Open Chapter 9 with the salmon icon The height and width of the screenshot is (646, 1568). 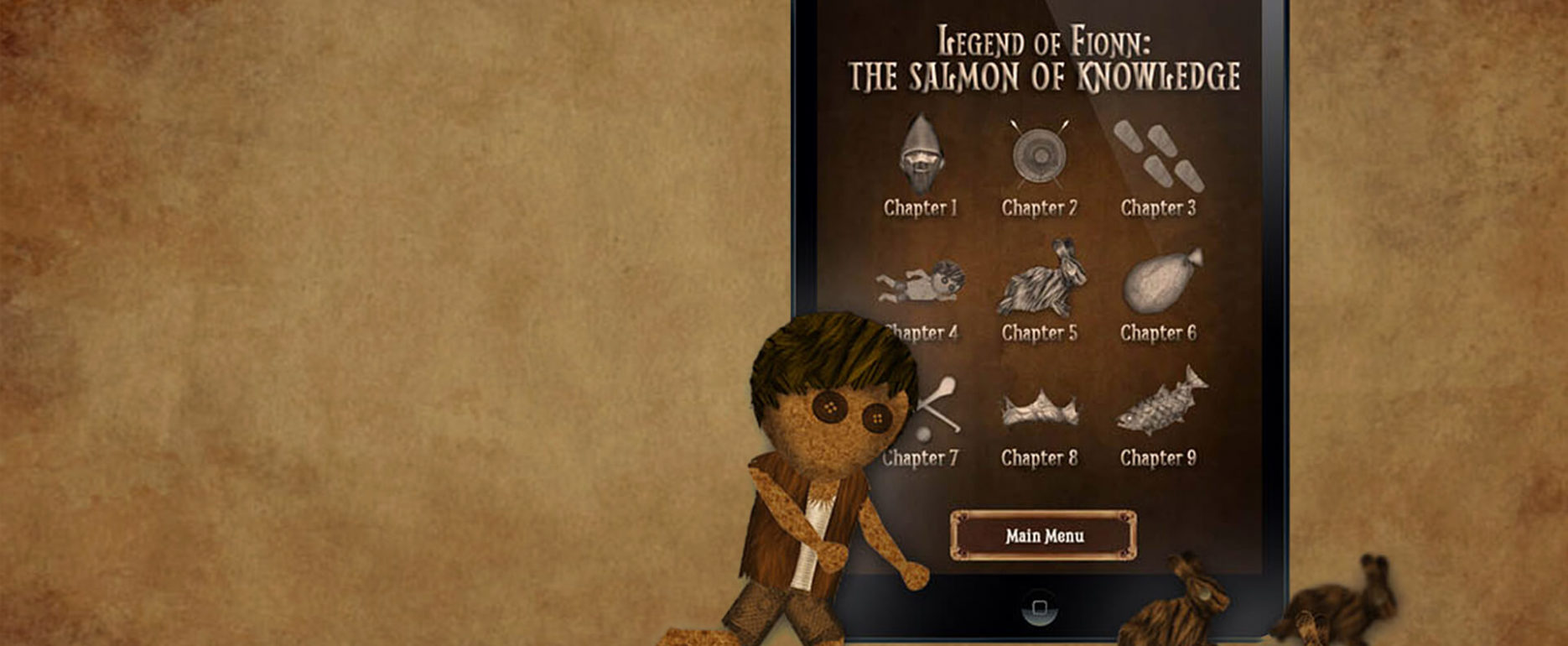click(x=1159, y=404)
